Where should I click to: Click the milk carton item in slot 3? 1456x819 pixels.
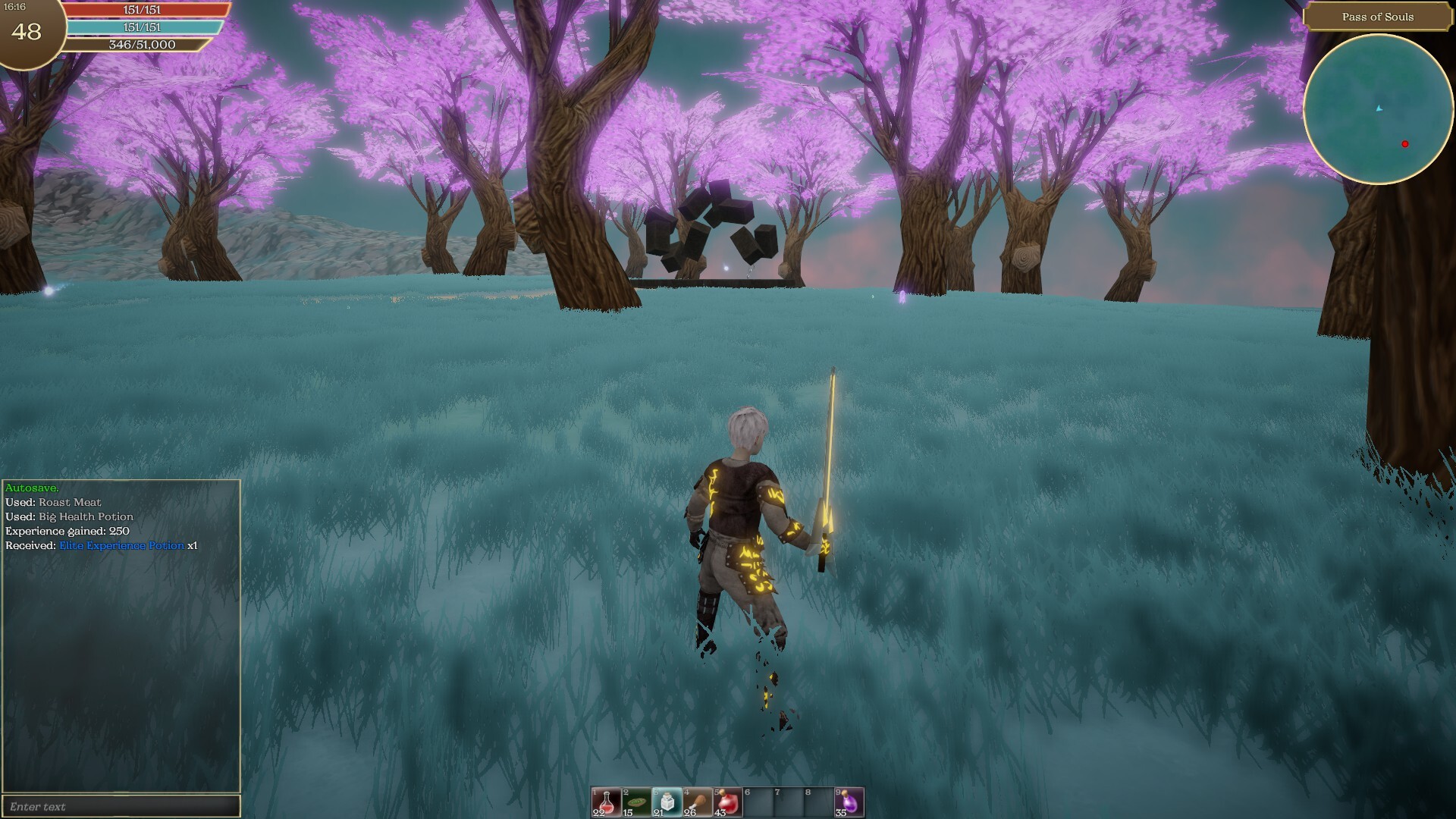[x=665, y=802]
